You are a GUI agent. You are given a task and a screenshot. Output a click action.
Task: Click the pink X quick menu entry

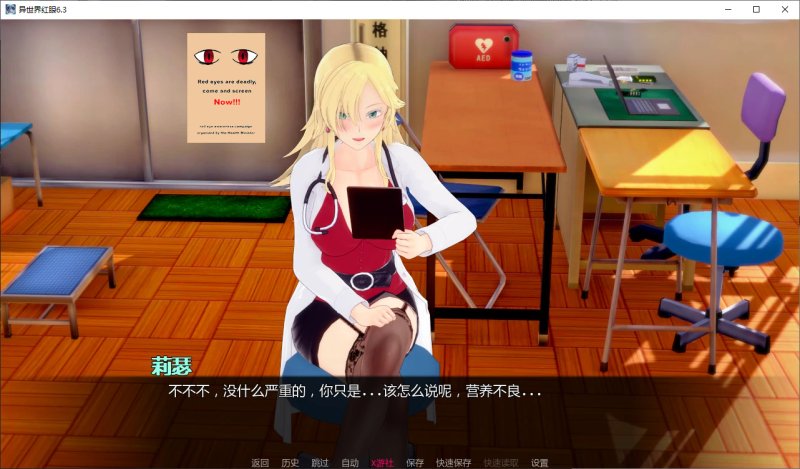[382, 463]
